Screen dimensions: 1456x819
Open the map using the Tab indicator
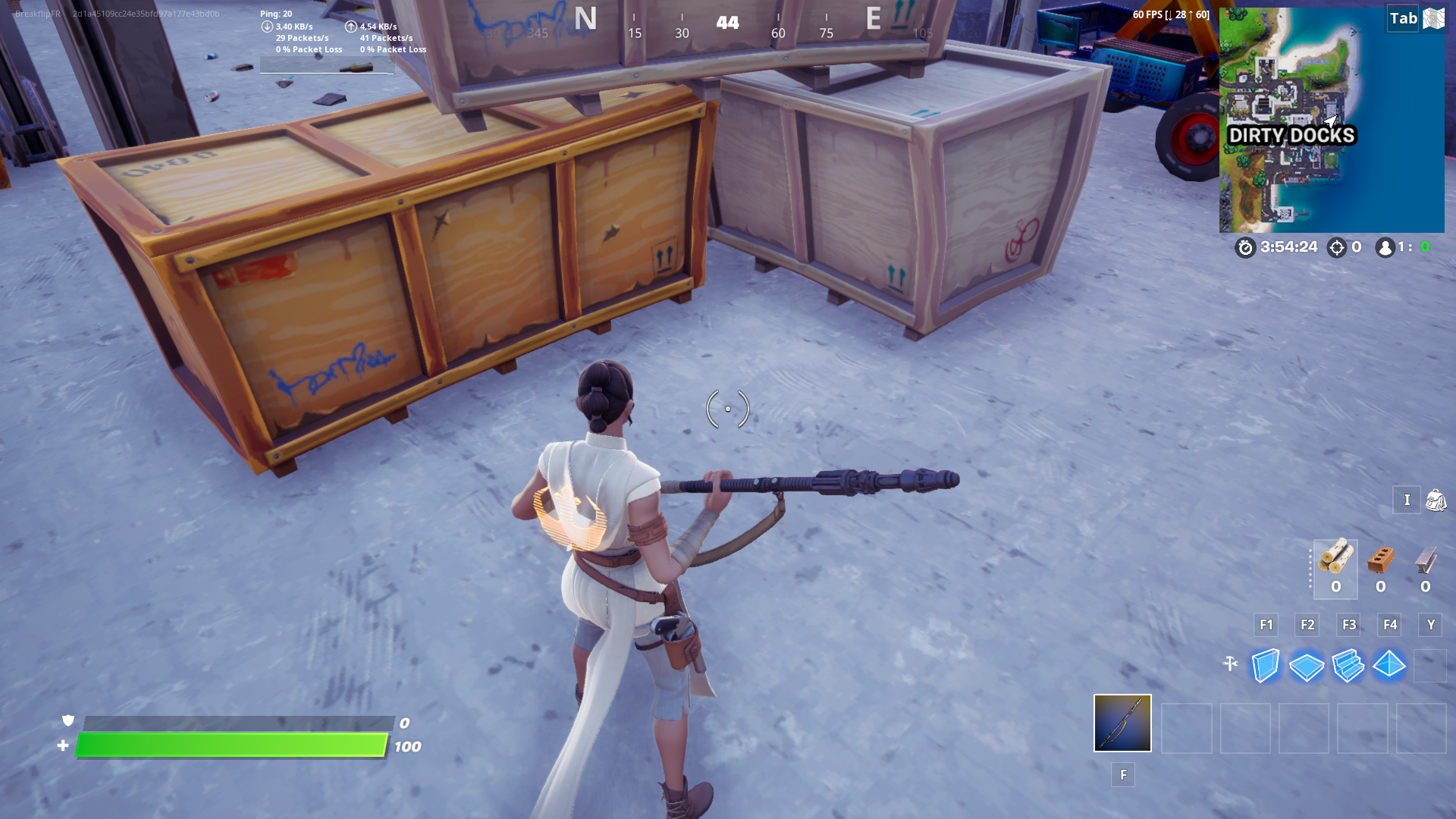tap(1401, 18)
